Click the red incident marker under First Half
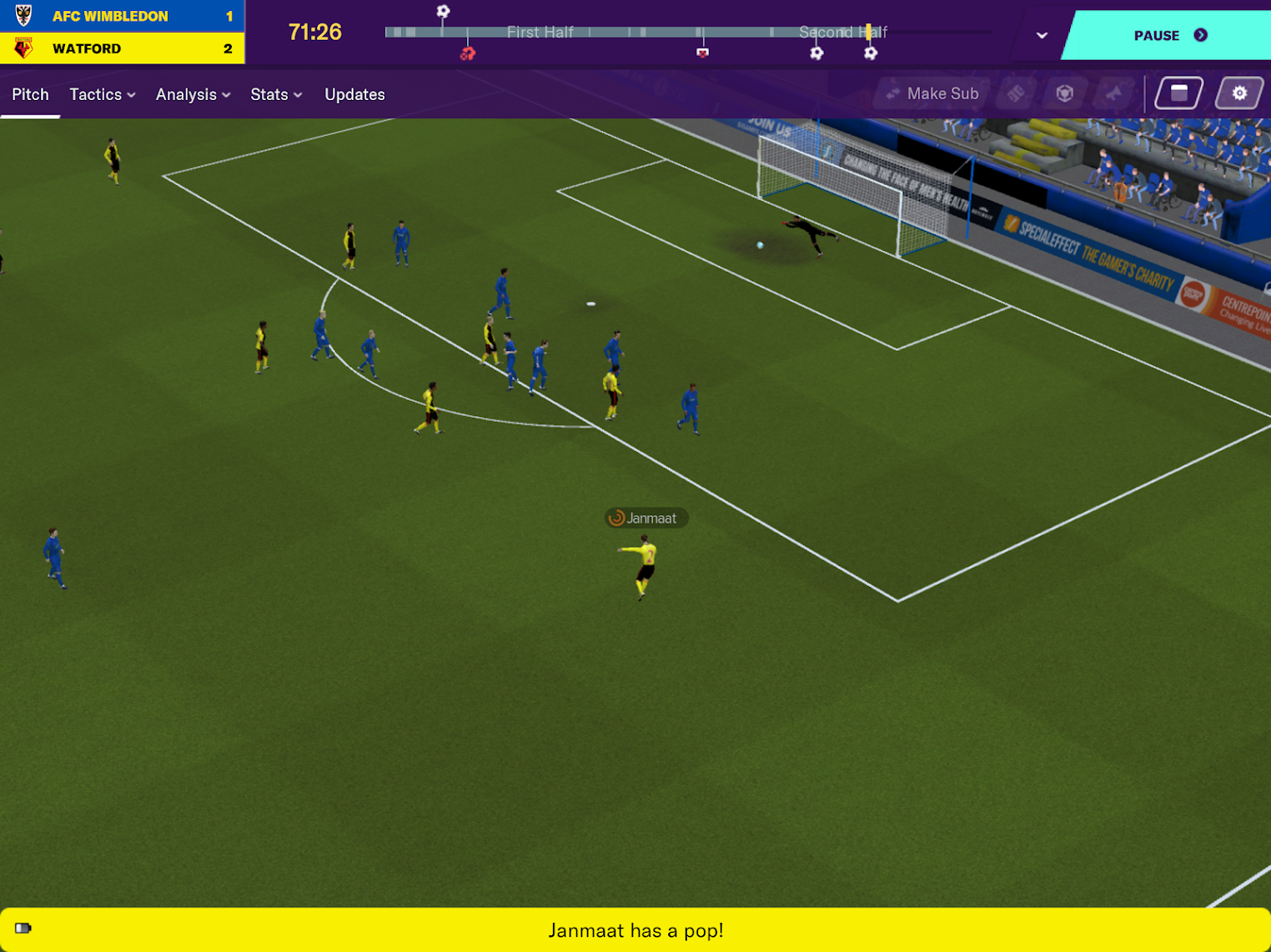Screen dimensions: 1271x952 click(467, 52)
